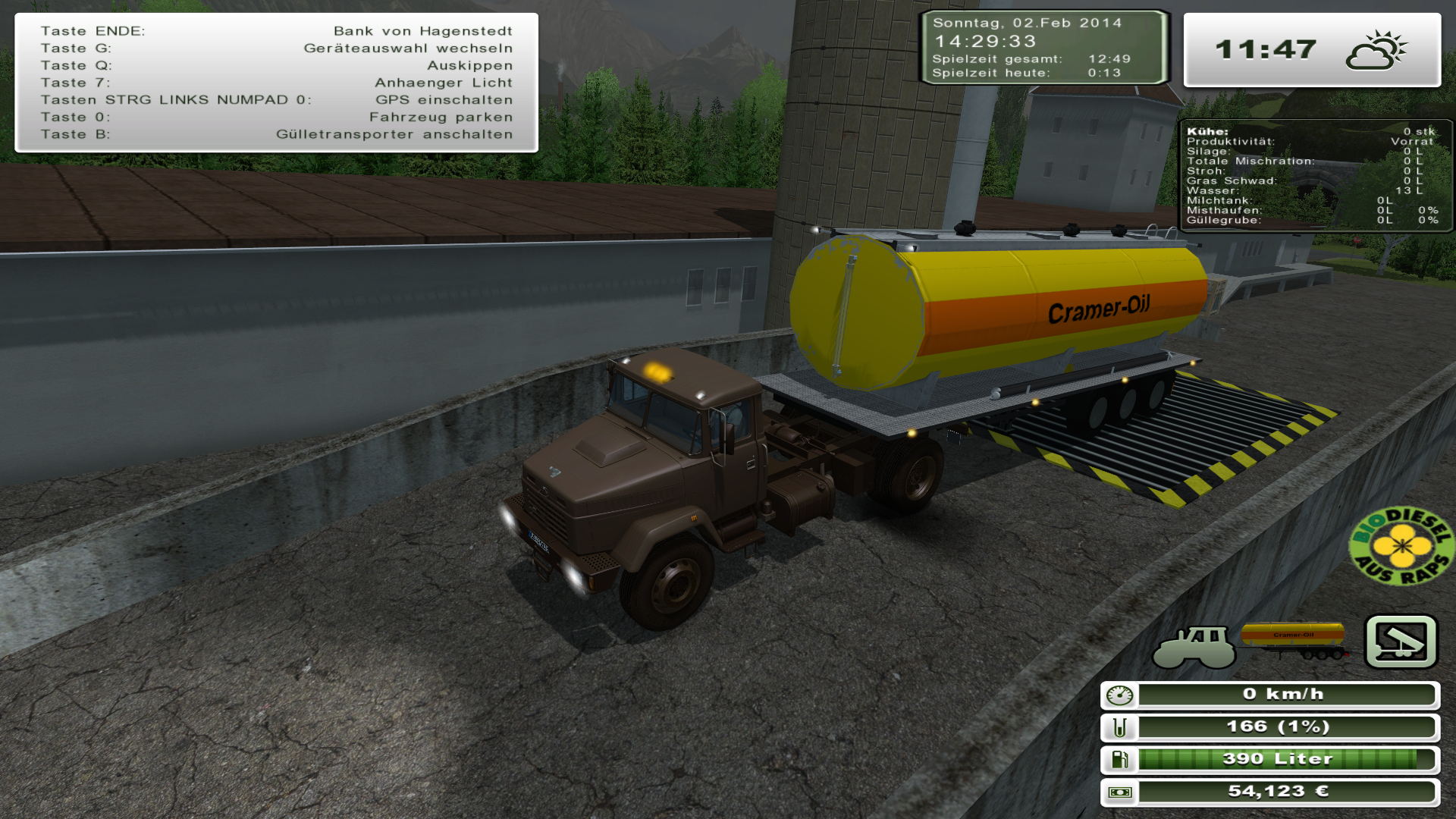Click the Cramer-Oil tanker trailer icon
Screen dimensions: 1456x819
1295,641
